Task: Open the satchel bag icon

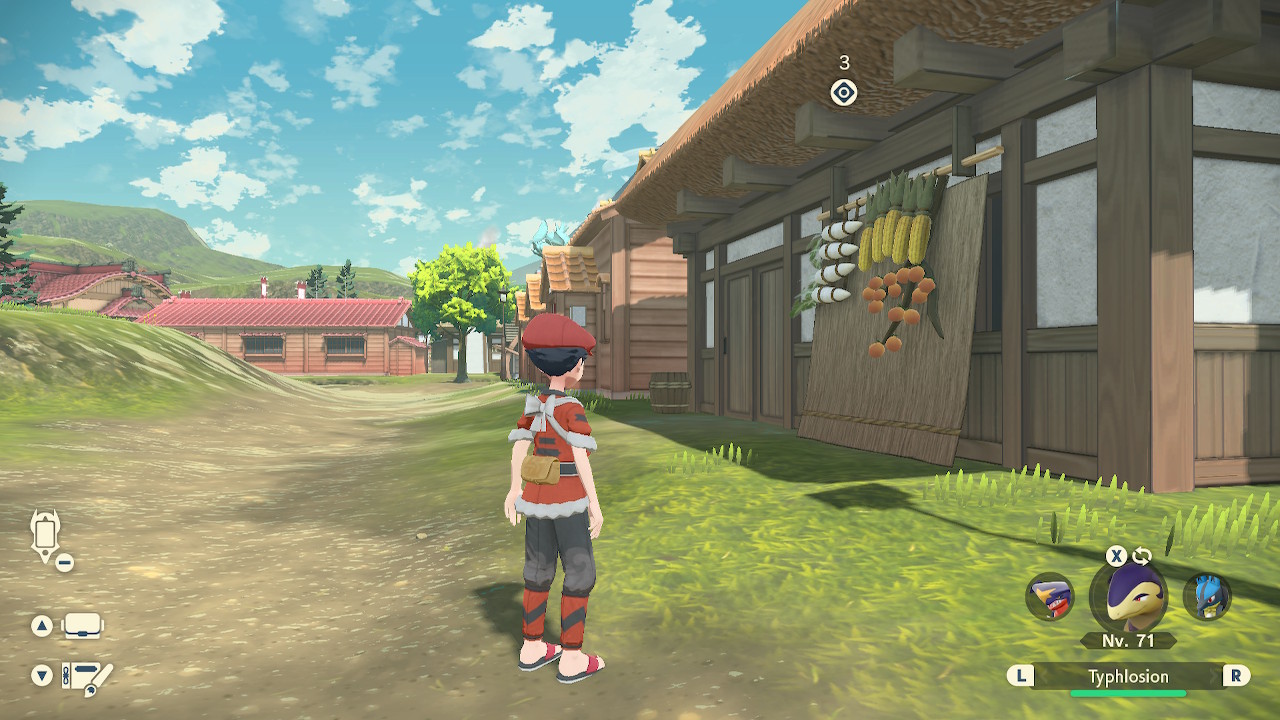Action: point(82,626)
